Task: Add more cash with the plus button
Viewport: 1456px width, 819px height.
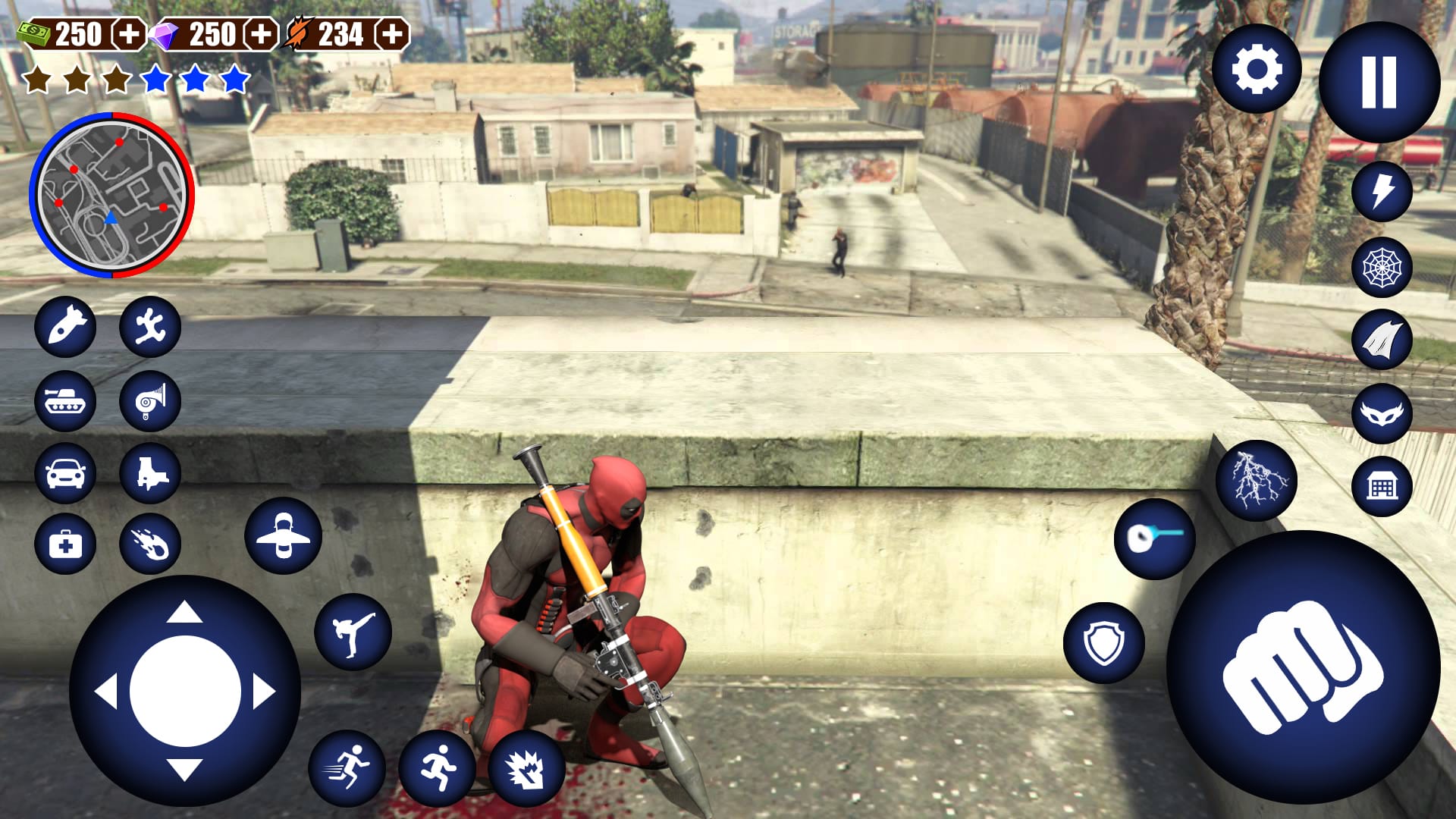Action: [x=129, y=33]
